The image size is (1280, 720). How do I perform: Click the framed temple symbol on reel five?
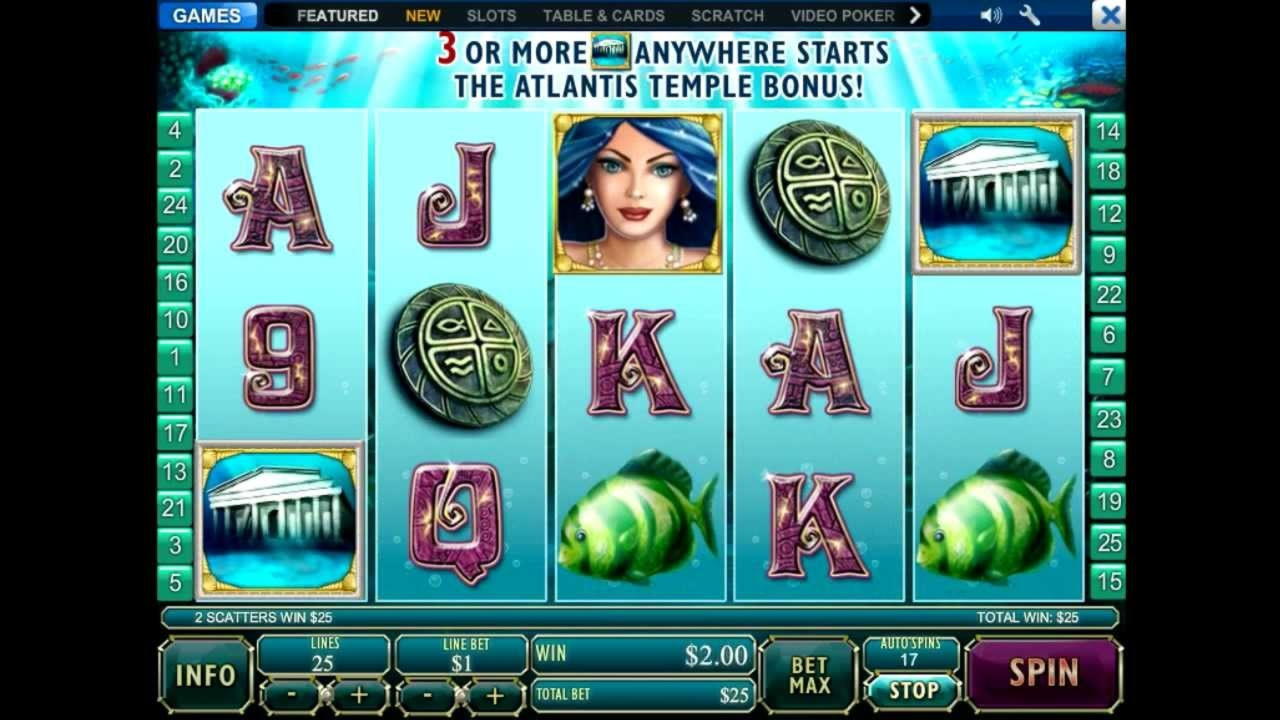[996, 190]
